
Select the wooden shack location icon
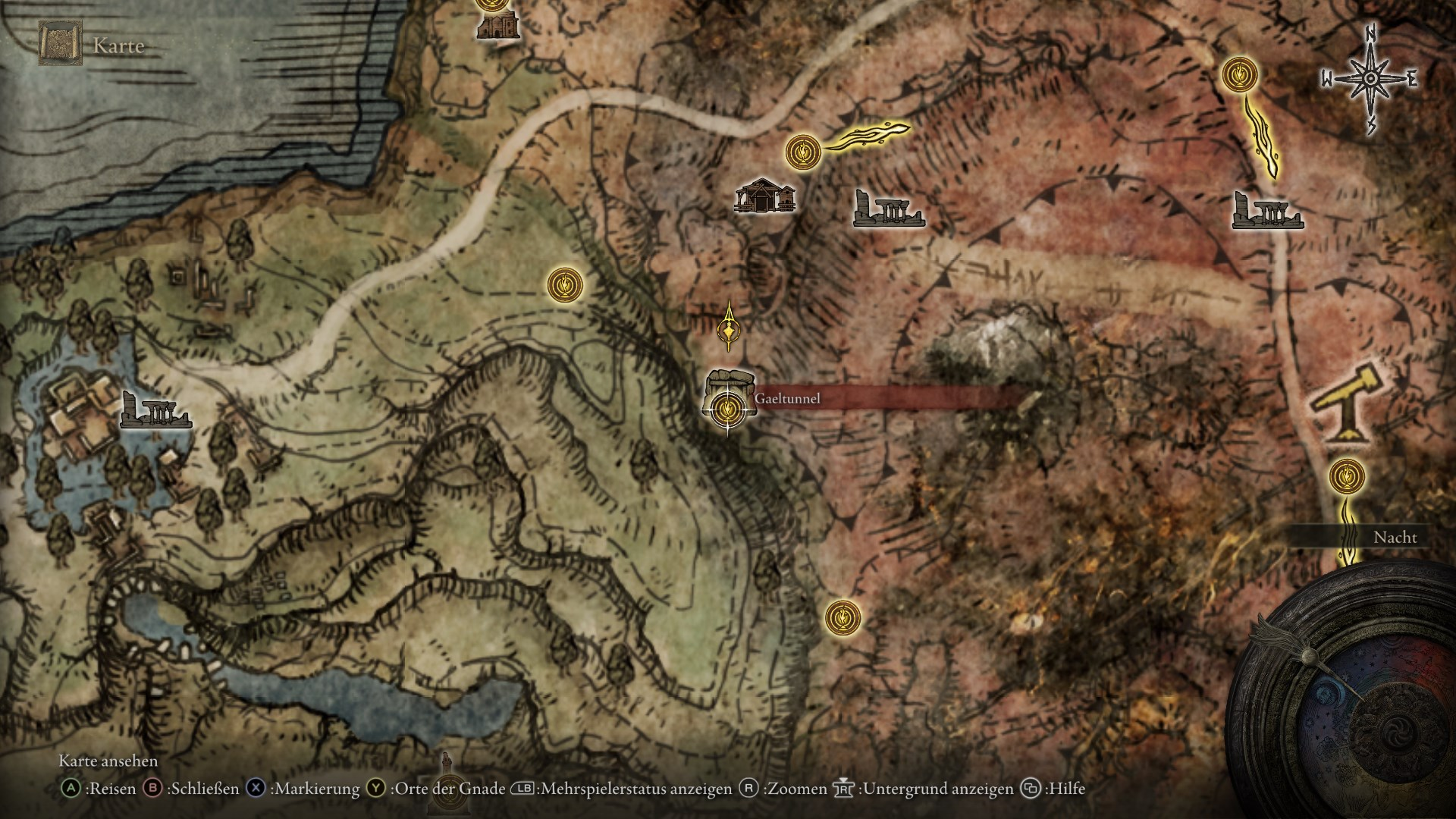[x=765, y=196]
